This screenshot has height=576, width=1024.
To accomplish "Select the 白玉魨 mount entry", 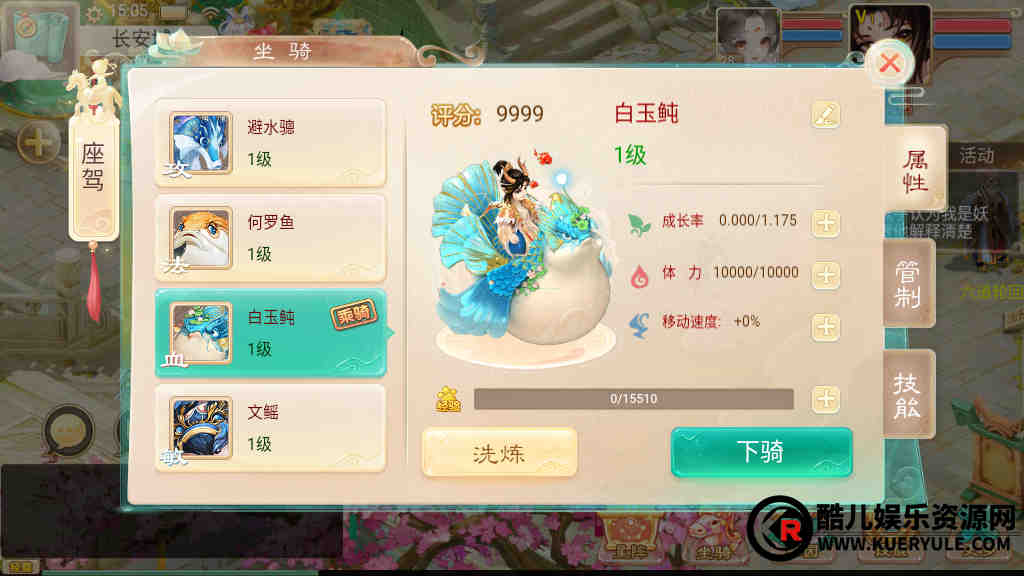I will coord(270,333).
